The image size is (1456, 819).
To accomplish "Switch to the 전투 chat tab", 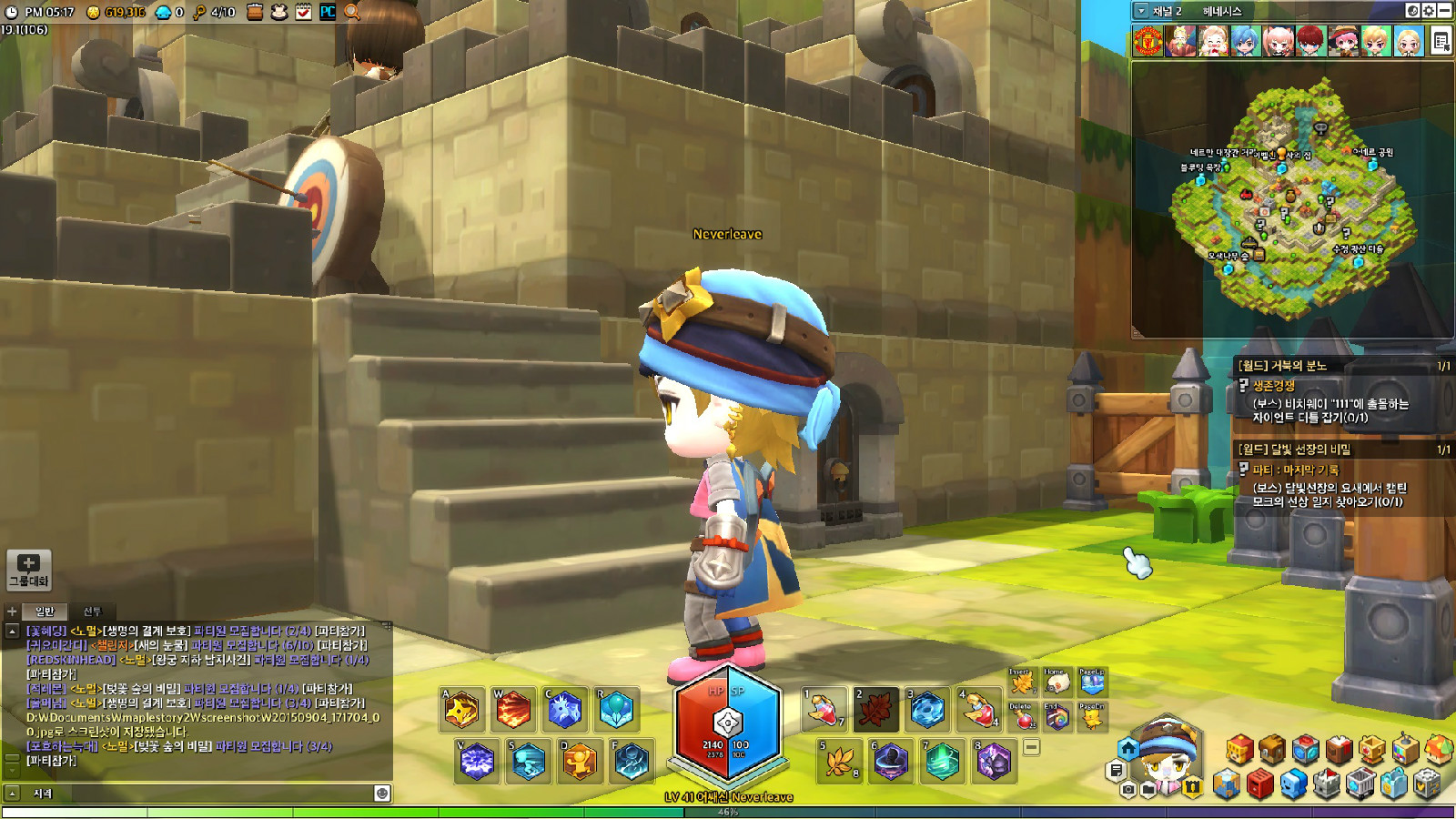I will click(92, 612).
